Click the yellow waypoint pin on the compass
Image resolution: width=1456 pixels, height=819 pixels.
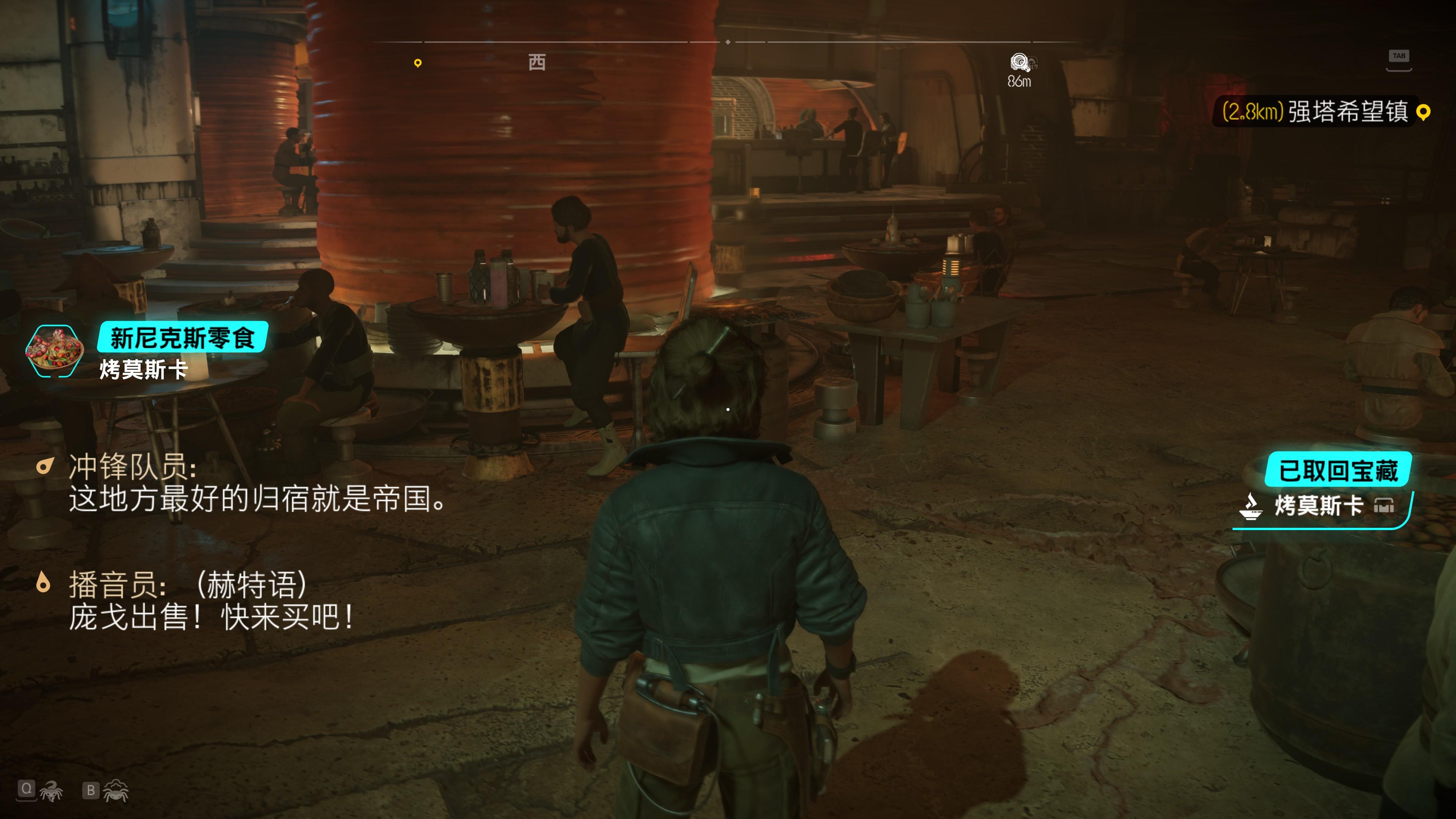click(x=418, y=63)
